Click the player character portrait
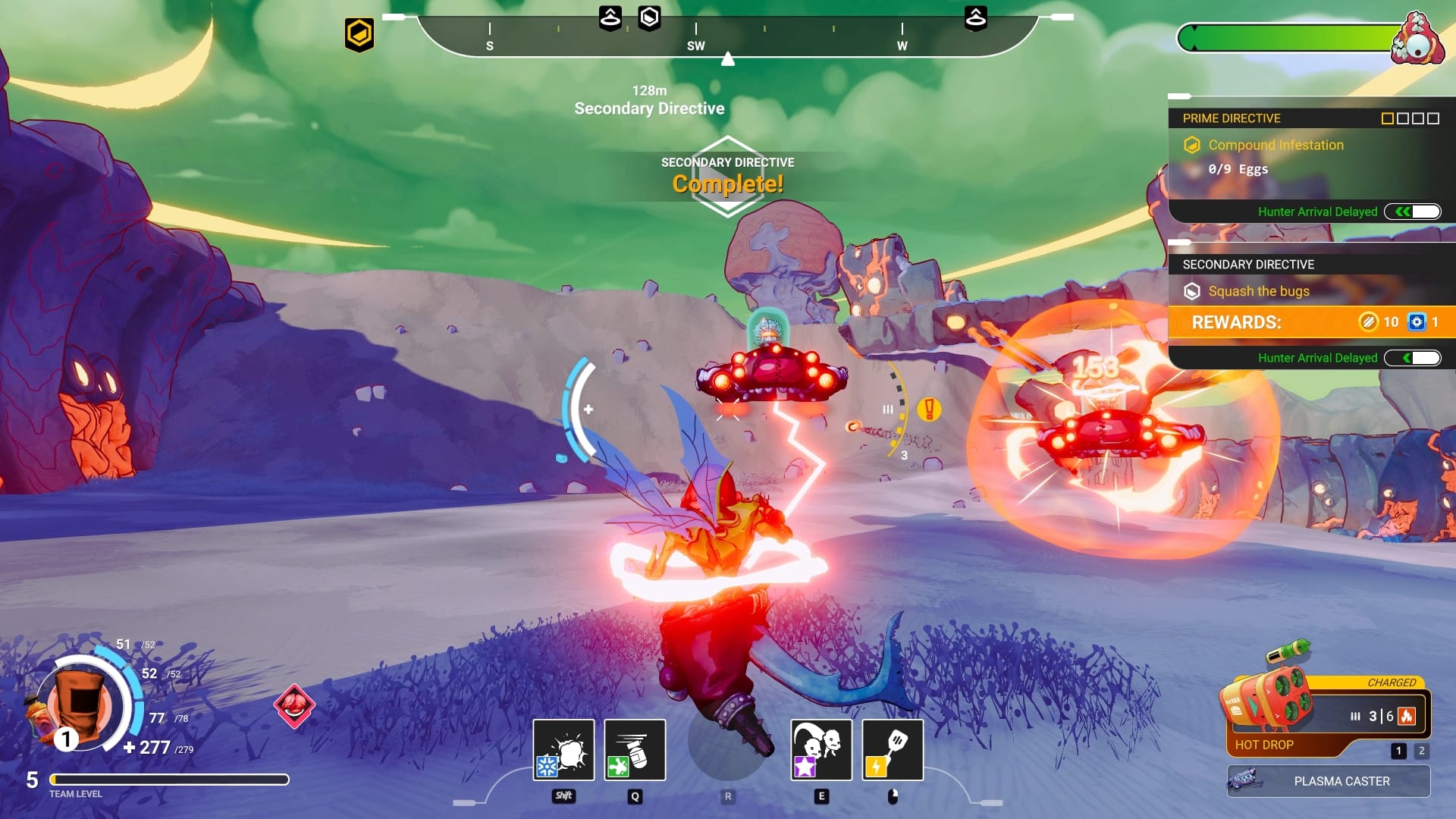This screenshot has width=1456, height=819. 80,705
